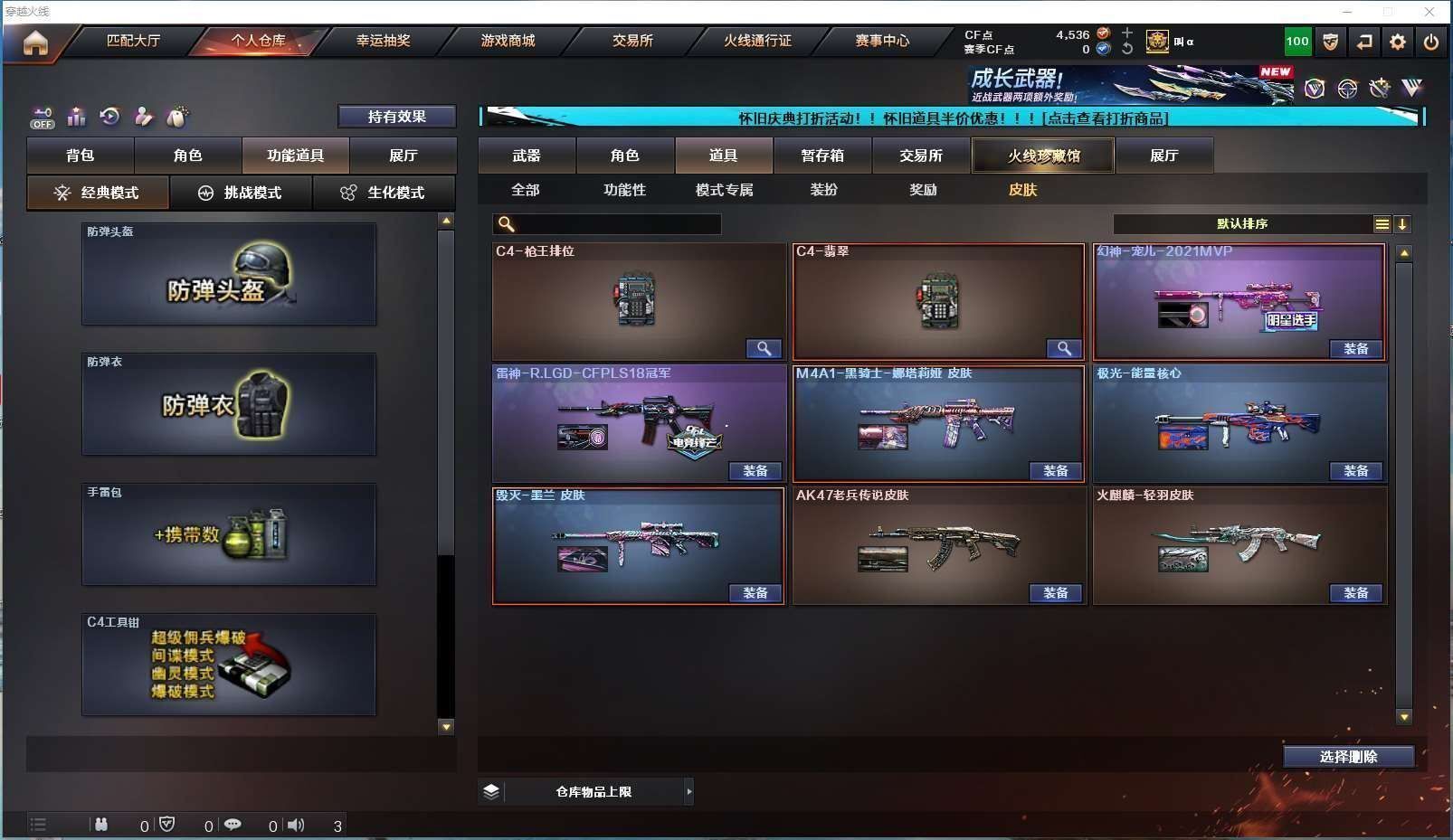Open the 游戏商城 game shop

coord(508,41)
